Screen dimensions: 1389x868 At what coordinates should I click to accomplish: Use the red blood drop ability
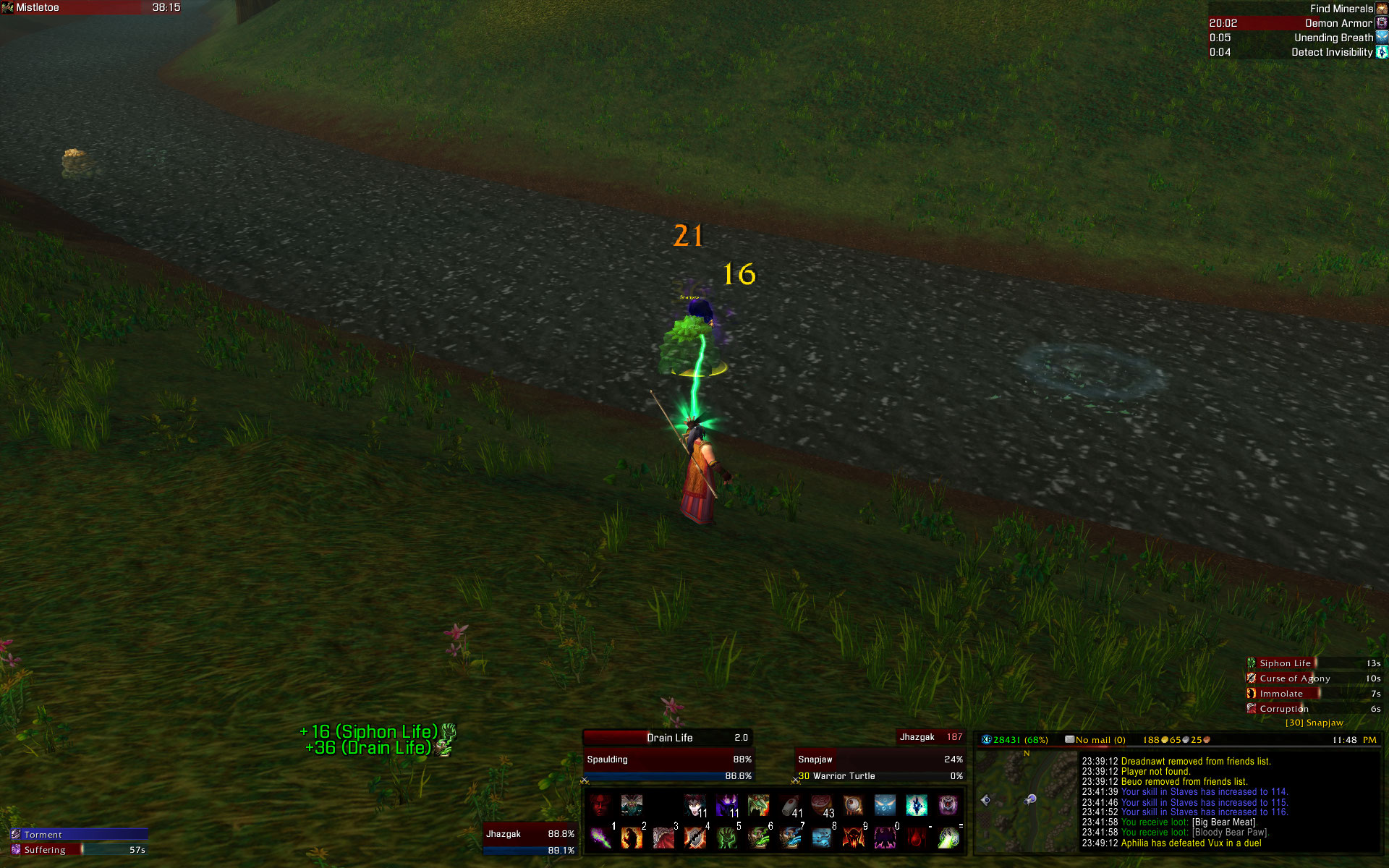(x=917, y=838)
